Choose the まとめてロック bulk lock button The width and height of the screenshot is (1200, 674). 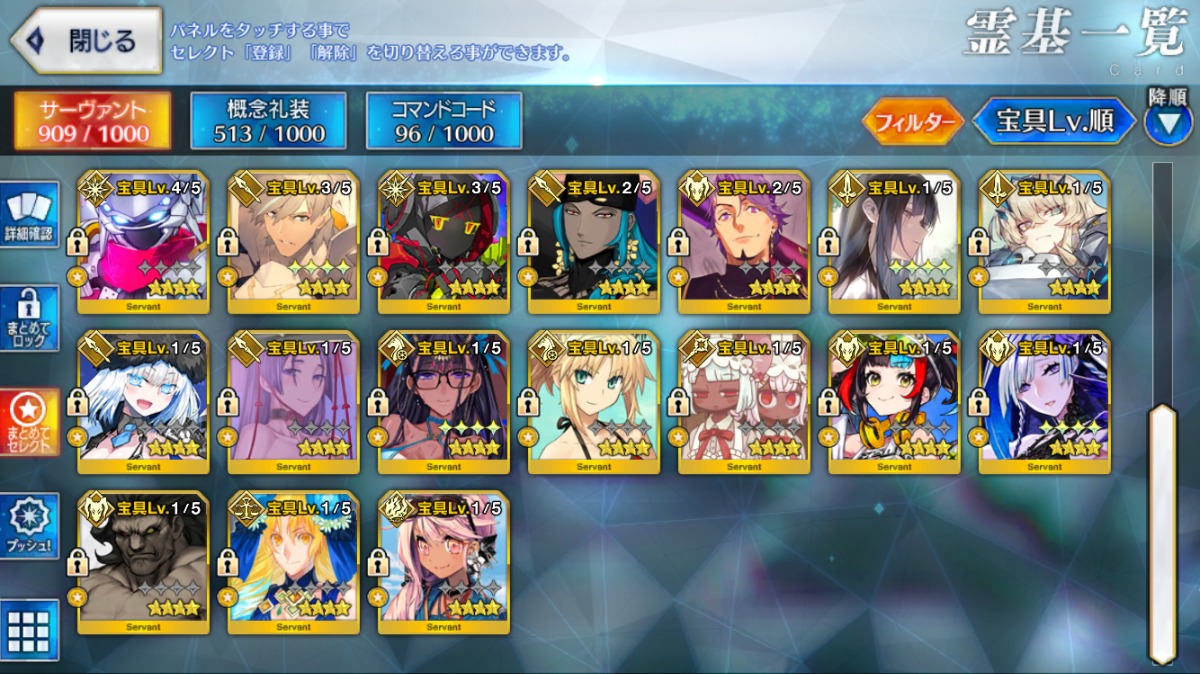(29, 320)
